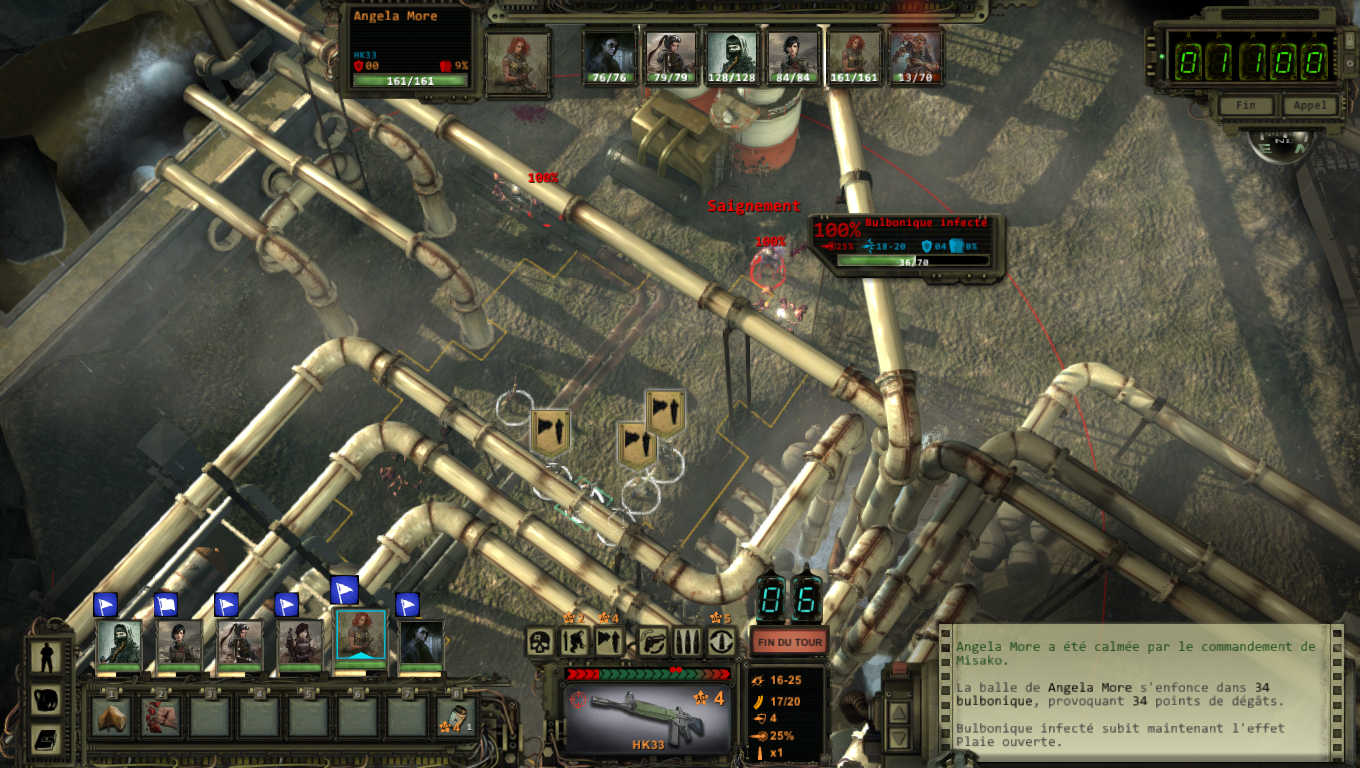The image size is (1360, 768).
Task: Select the pale dark-haired squad portrait at bottom
Action: coord(421,643)
